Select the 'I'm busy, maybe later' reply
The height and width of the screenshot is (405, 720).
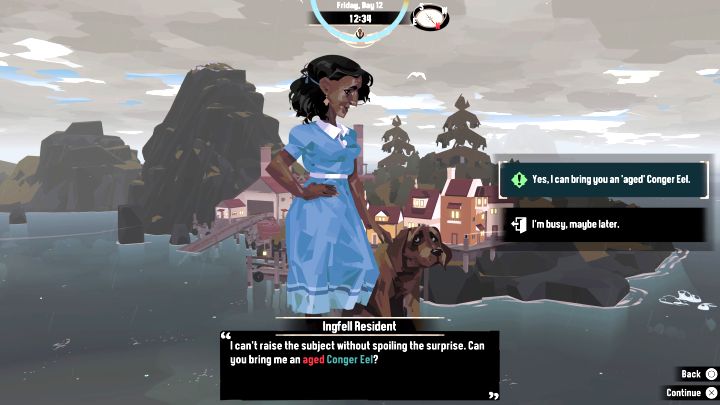coord(604,224)
